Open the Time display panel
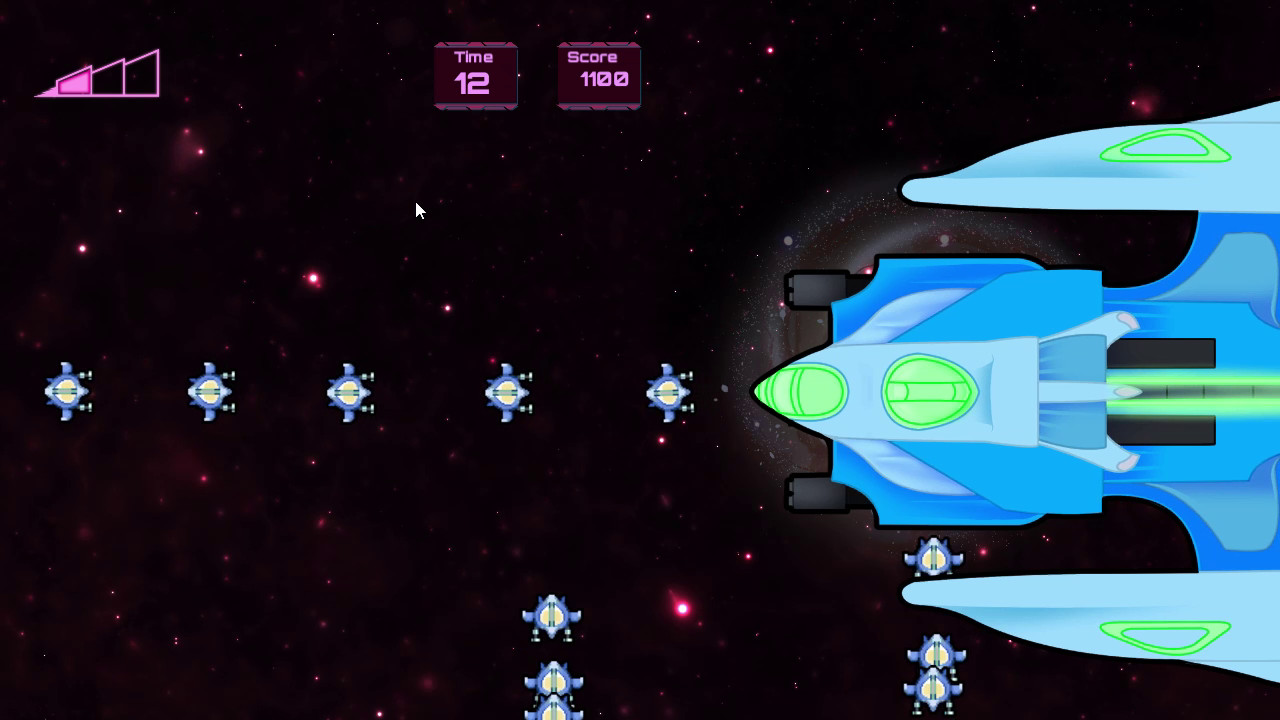This screenshot has height=720, width=1280. point(474,75)
